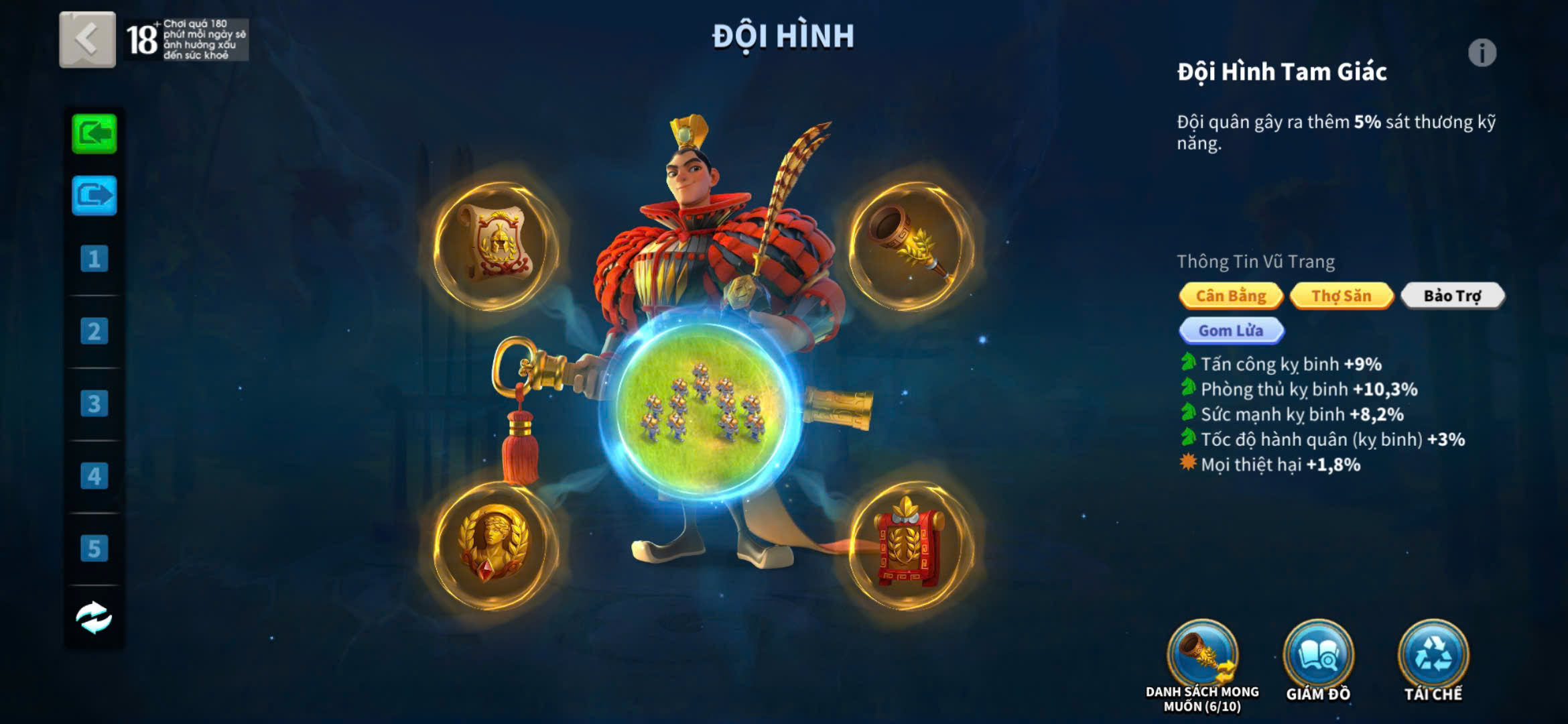The width and height of the screenshot is (1568, 724).
Task: Click the white swap arrows button
Action: coord(94,617)
